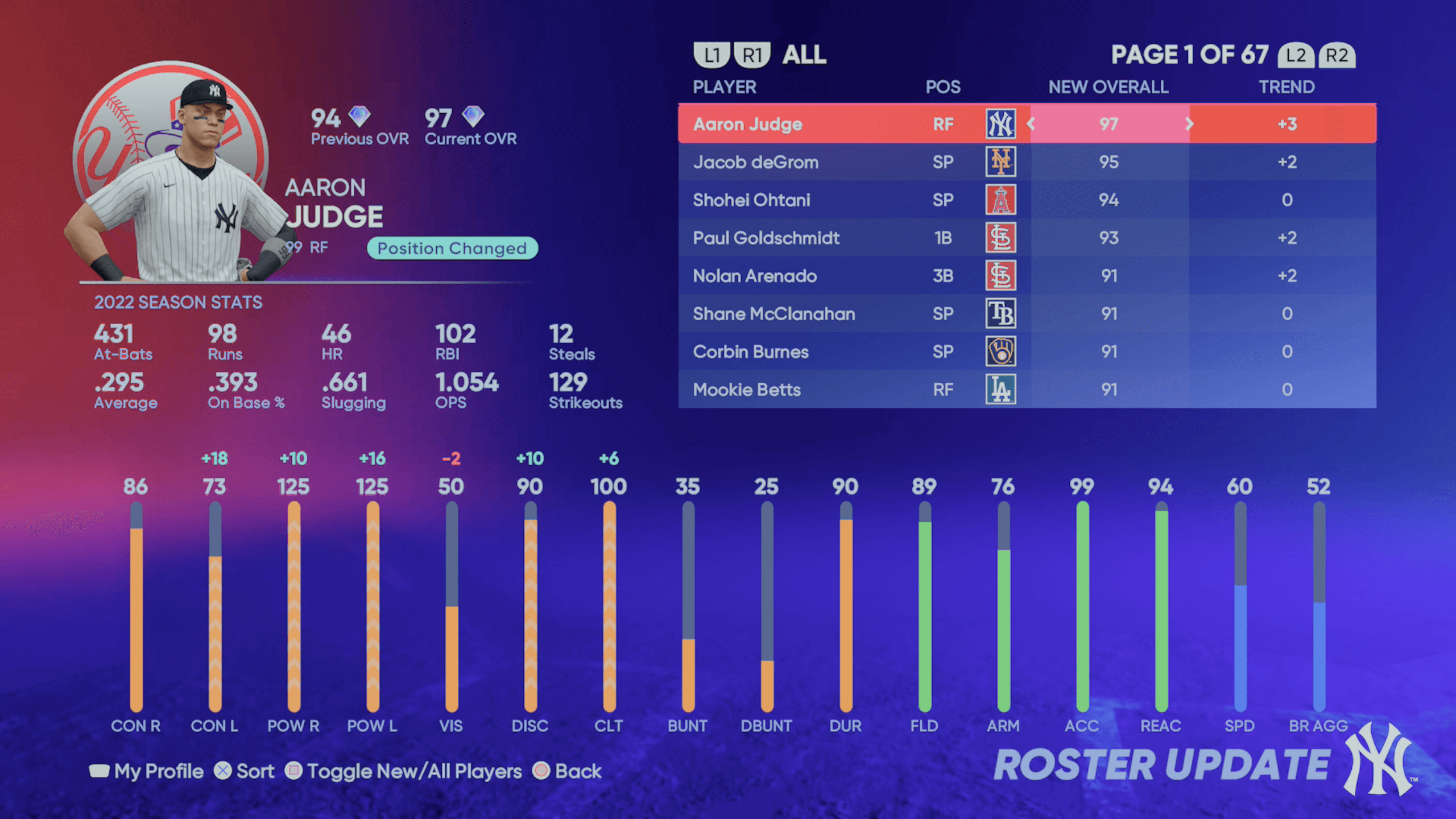Select the ALL filter category
Image resolution: width=1456 pixels, height=819 pixels.
point(804,55)
